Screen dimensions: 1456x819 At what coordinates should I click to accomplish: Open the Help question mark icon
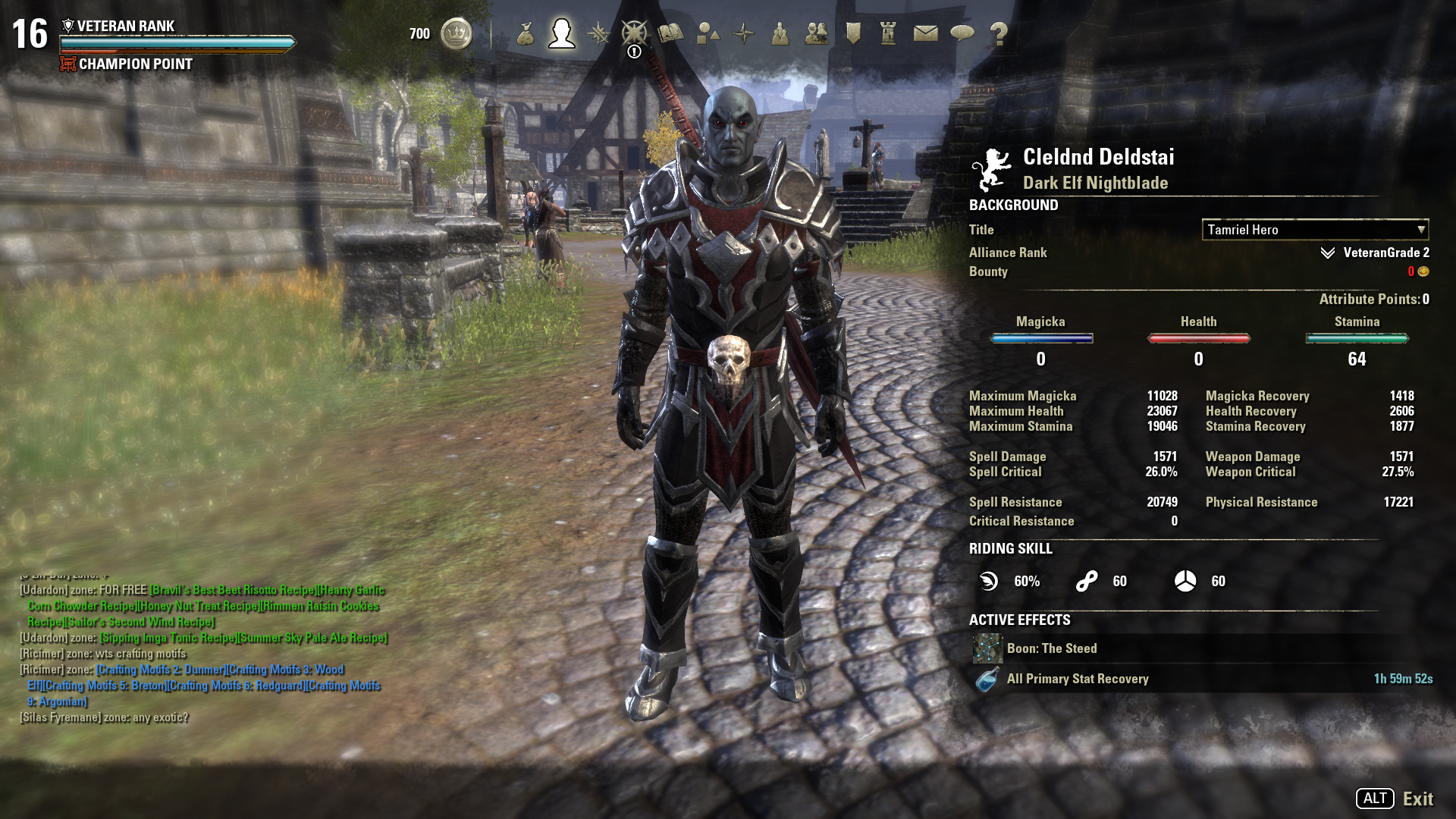click(999, 33)
